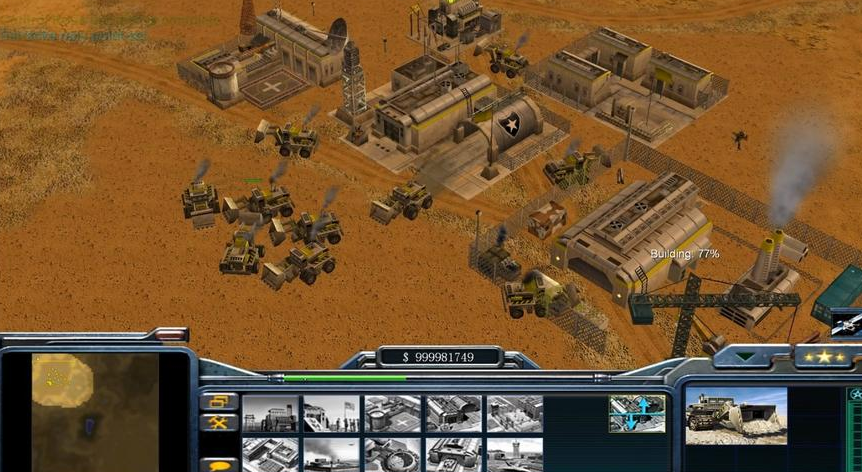Image resolution: width=862 pixels, height=472 pixels.
Task: Click the bulldozer unit portrait
Action: [x=736, y=416]
